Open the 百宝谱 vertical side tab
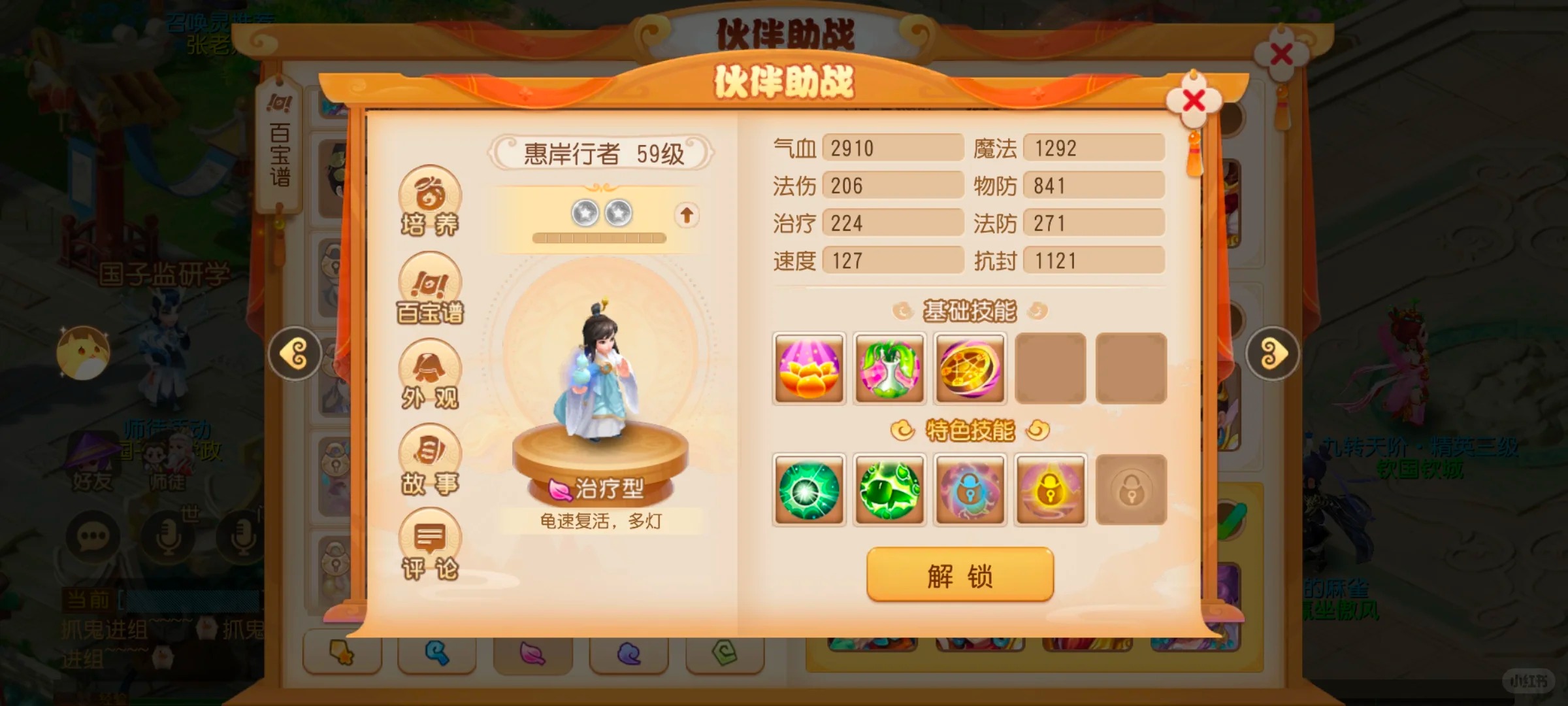 (x=280, y=147)
